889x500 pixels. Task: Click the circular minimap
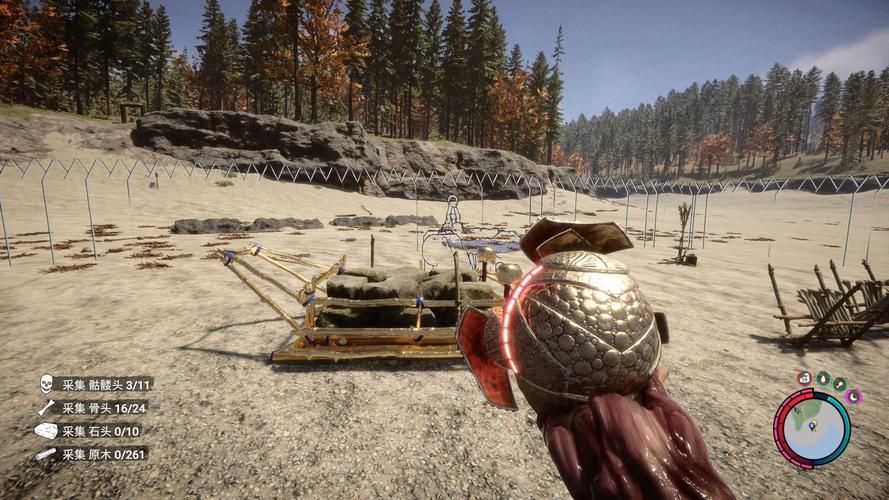tap(812, 429)
